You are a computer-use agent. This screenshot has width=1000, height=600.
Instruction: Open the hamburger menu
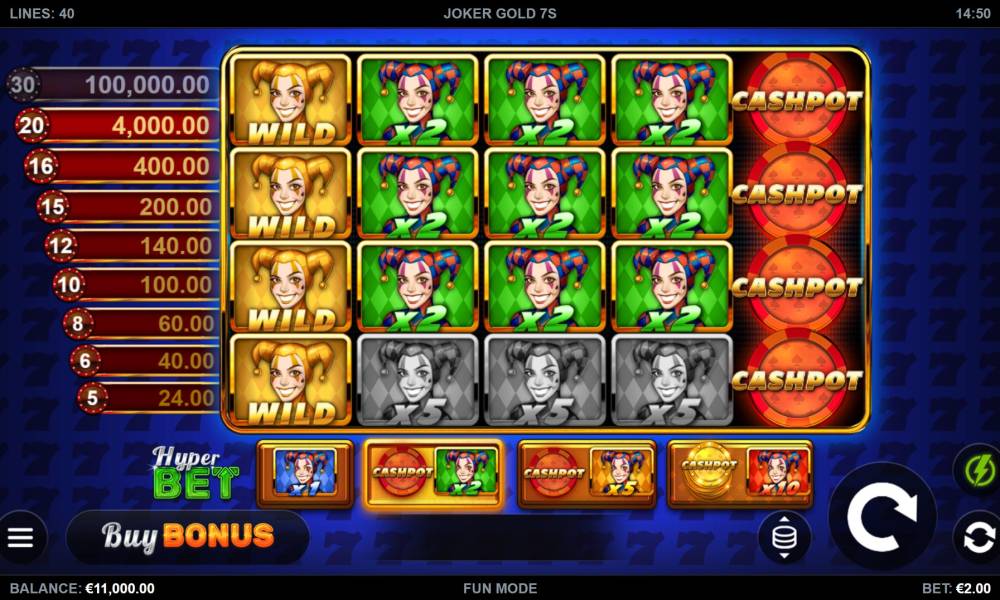(21, 538)
